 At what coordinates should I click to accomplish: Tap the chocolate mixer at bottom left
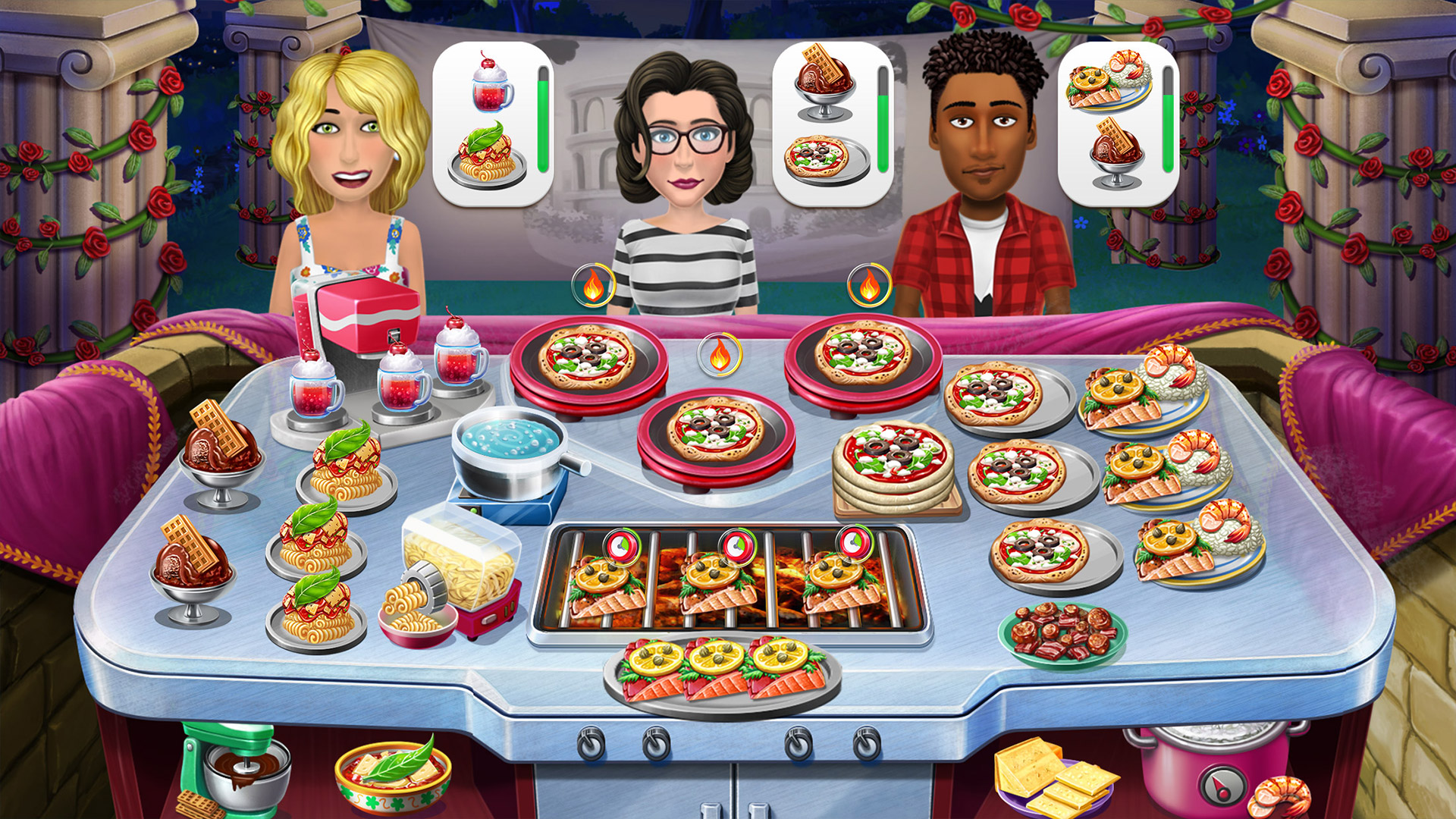tap(243, 766)
